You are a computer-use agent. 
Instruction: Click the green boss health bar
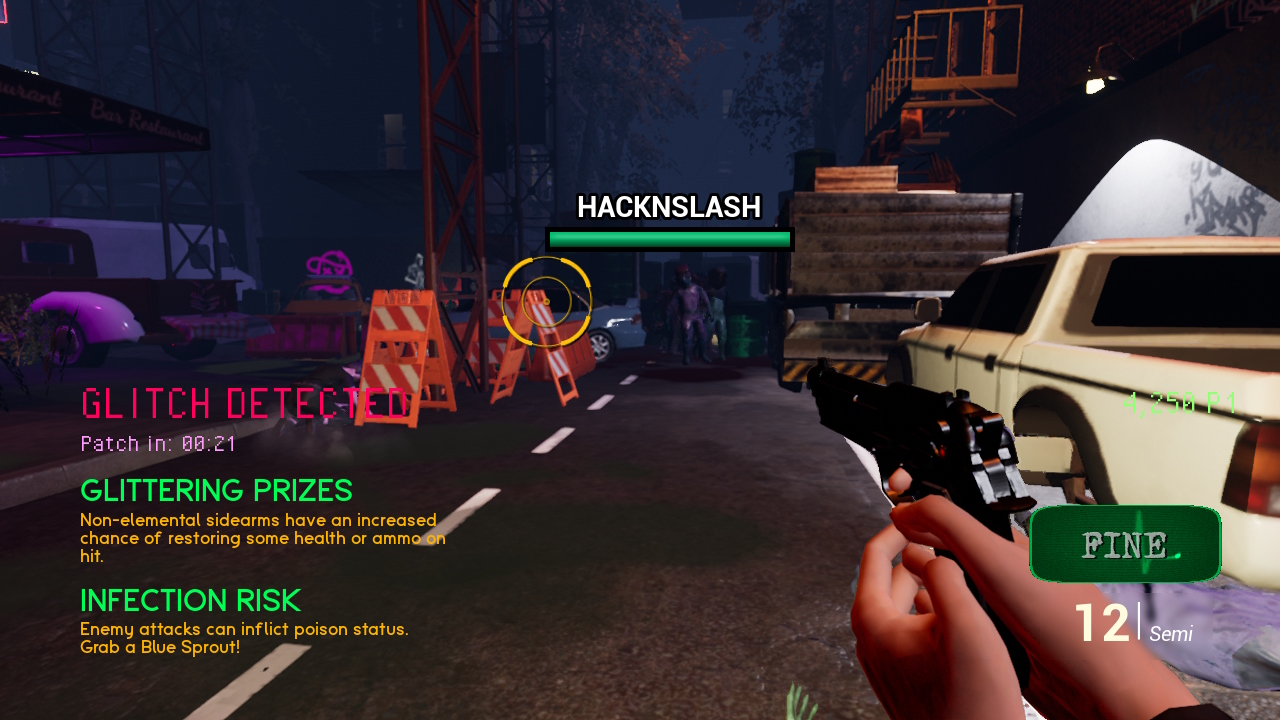coord(669,239)
